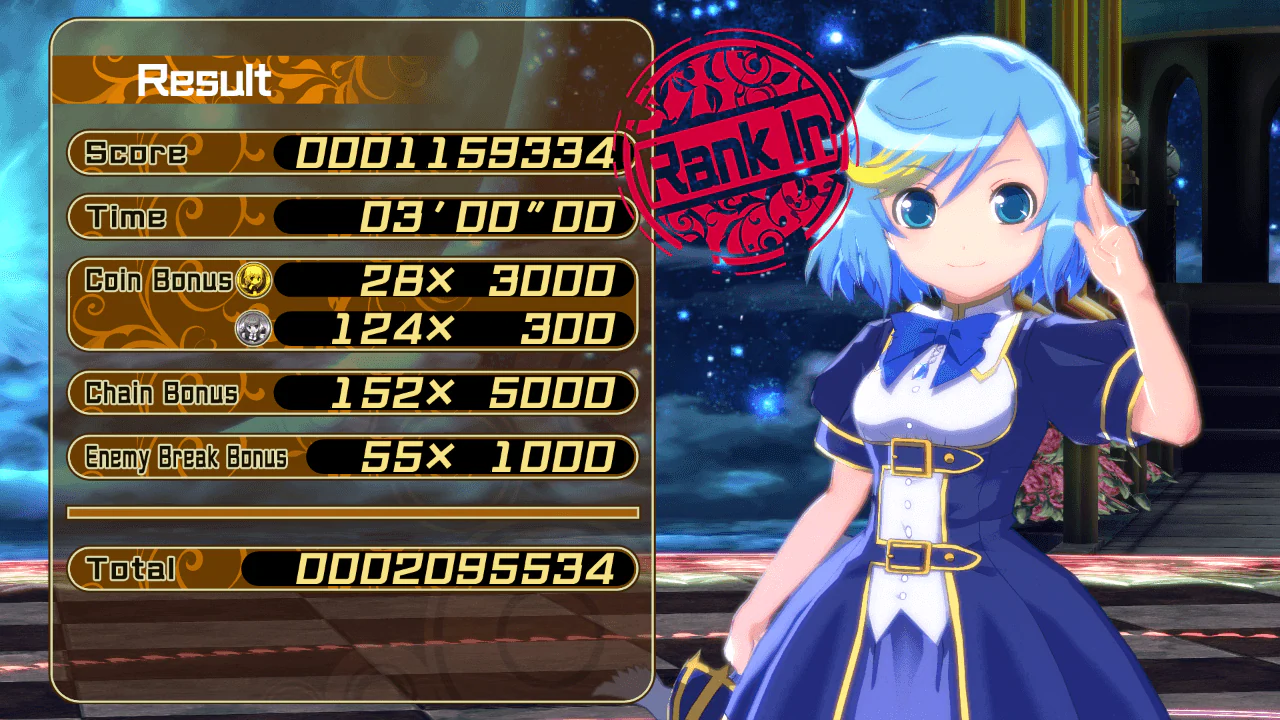Click the Enemy Break Bonus label badge

click(x=185, y=459)
